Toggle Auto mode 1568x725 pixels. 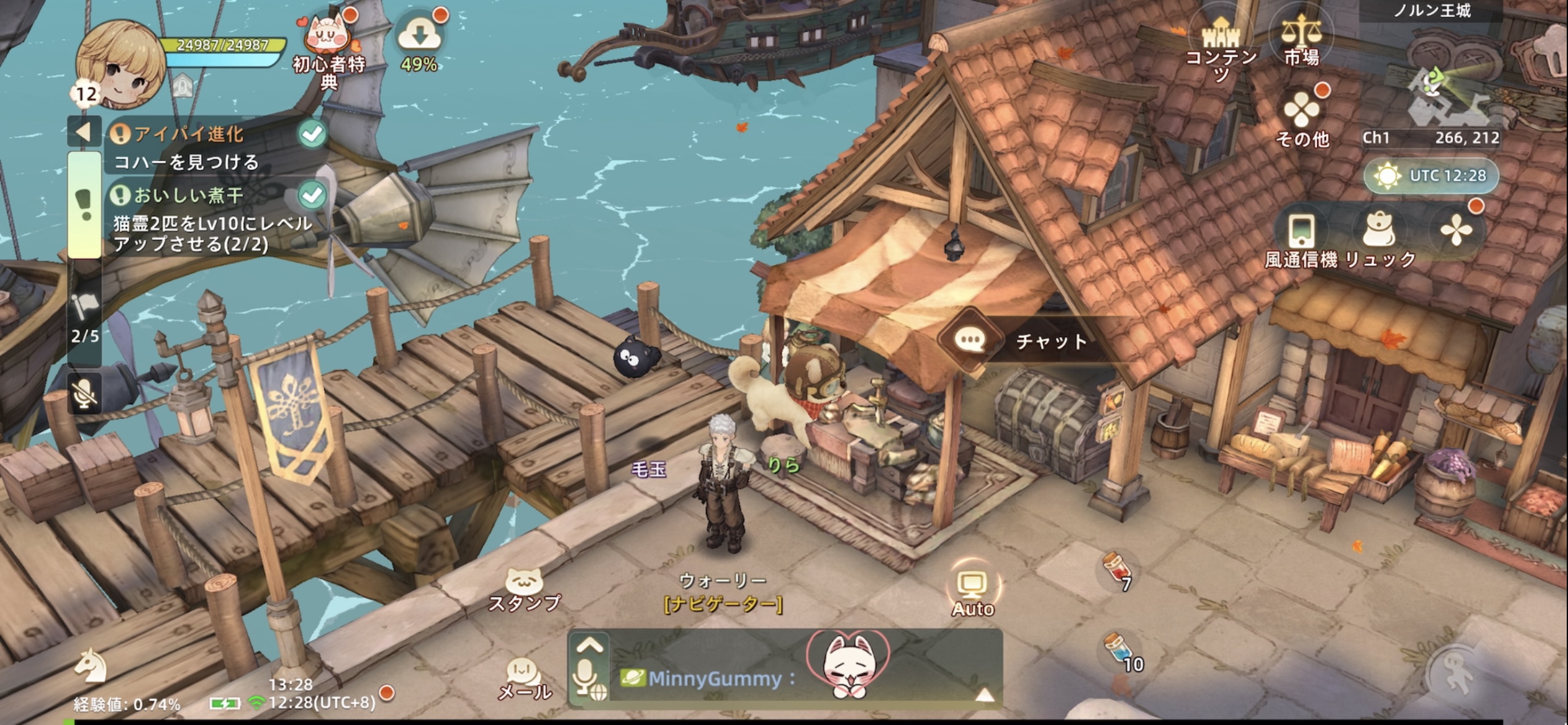click(x=972, y=592)
